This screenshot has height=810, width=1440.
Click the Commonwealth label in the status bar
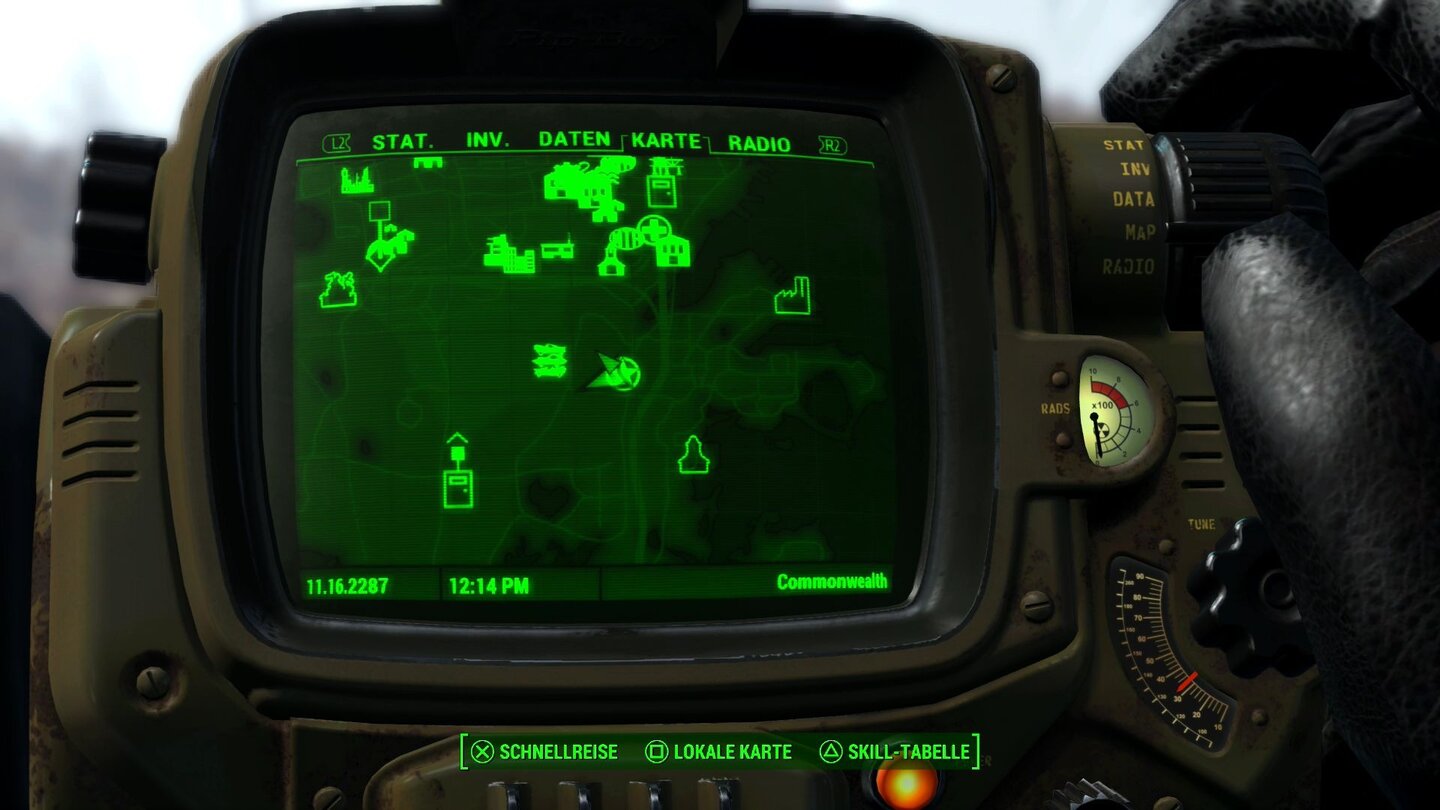834,581
